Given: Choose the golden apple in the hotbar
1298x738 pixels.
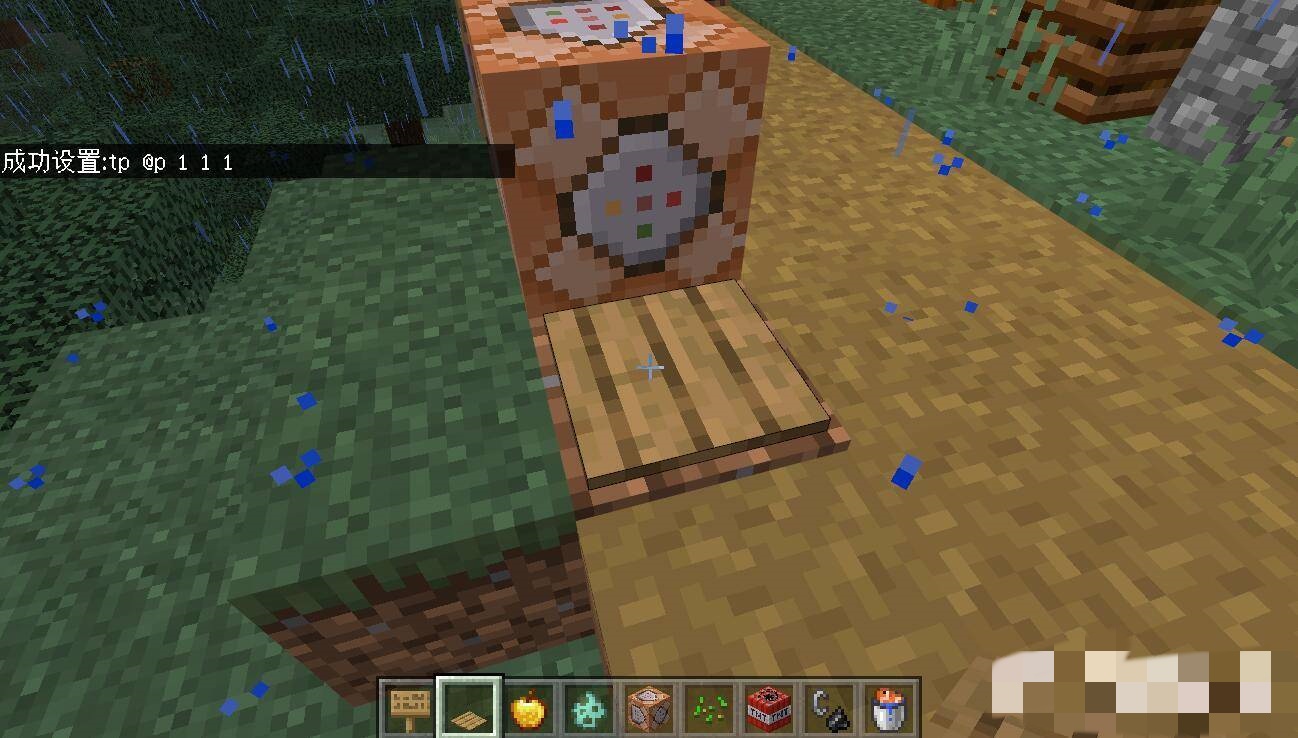Looking at the screenshot, I should [528, 708].
